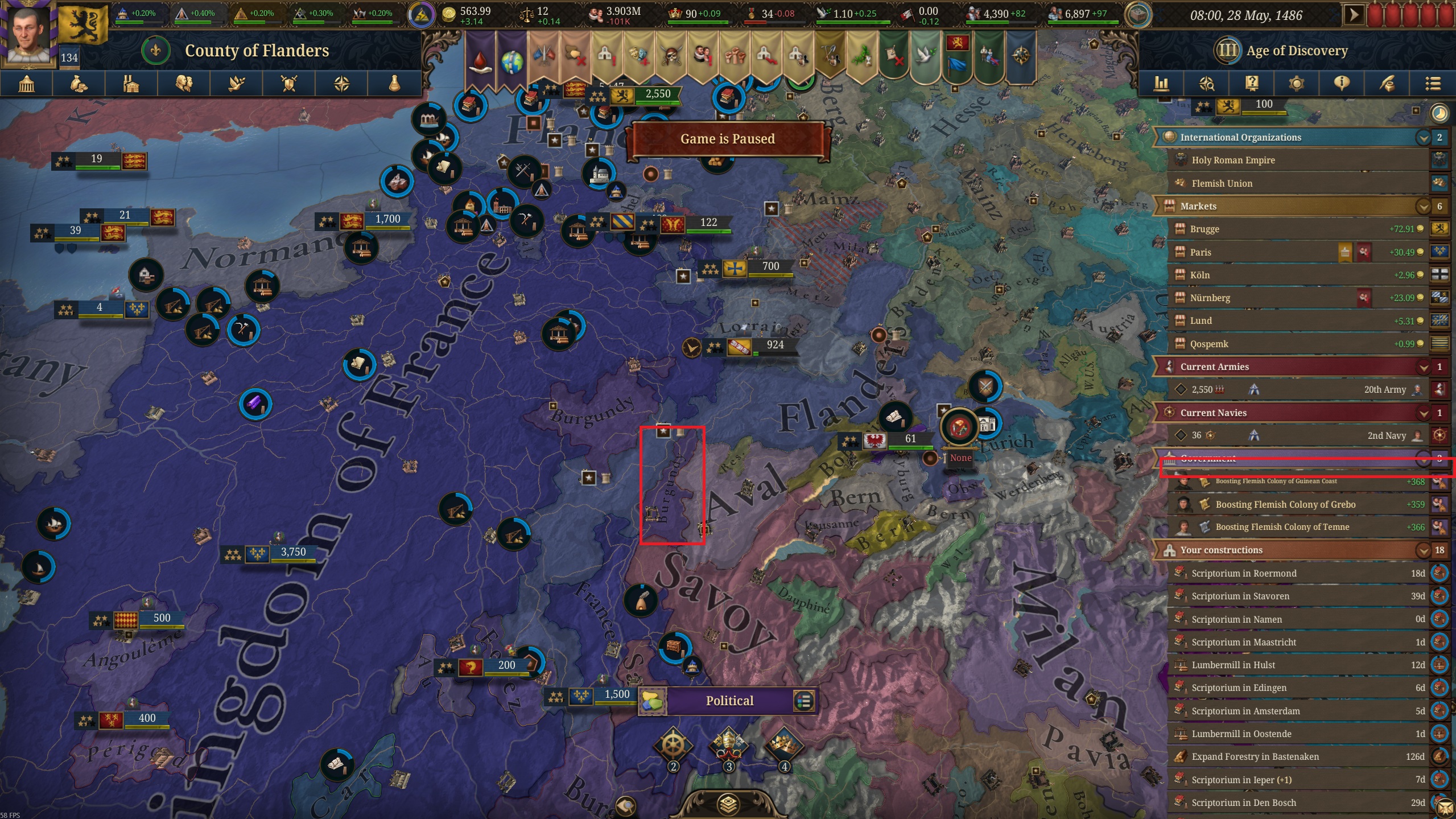Screen dimensions: 1456x819
Task: Open the Statistics bar-chart icon
Action: [1162, 84]
